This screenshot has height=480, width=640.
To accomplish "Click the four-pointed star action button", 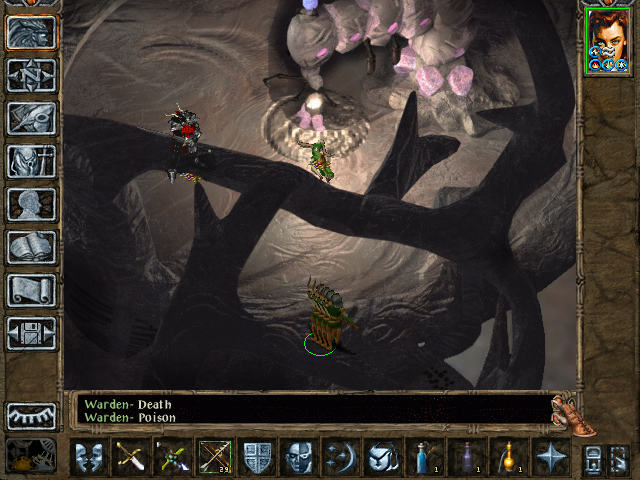I will 551,457.
